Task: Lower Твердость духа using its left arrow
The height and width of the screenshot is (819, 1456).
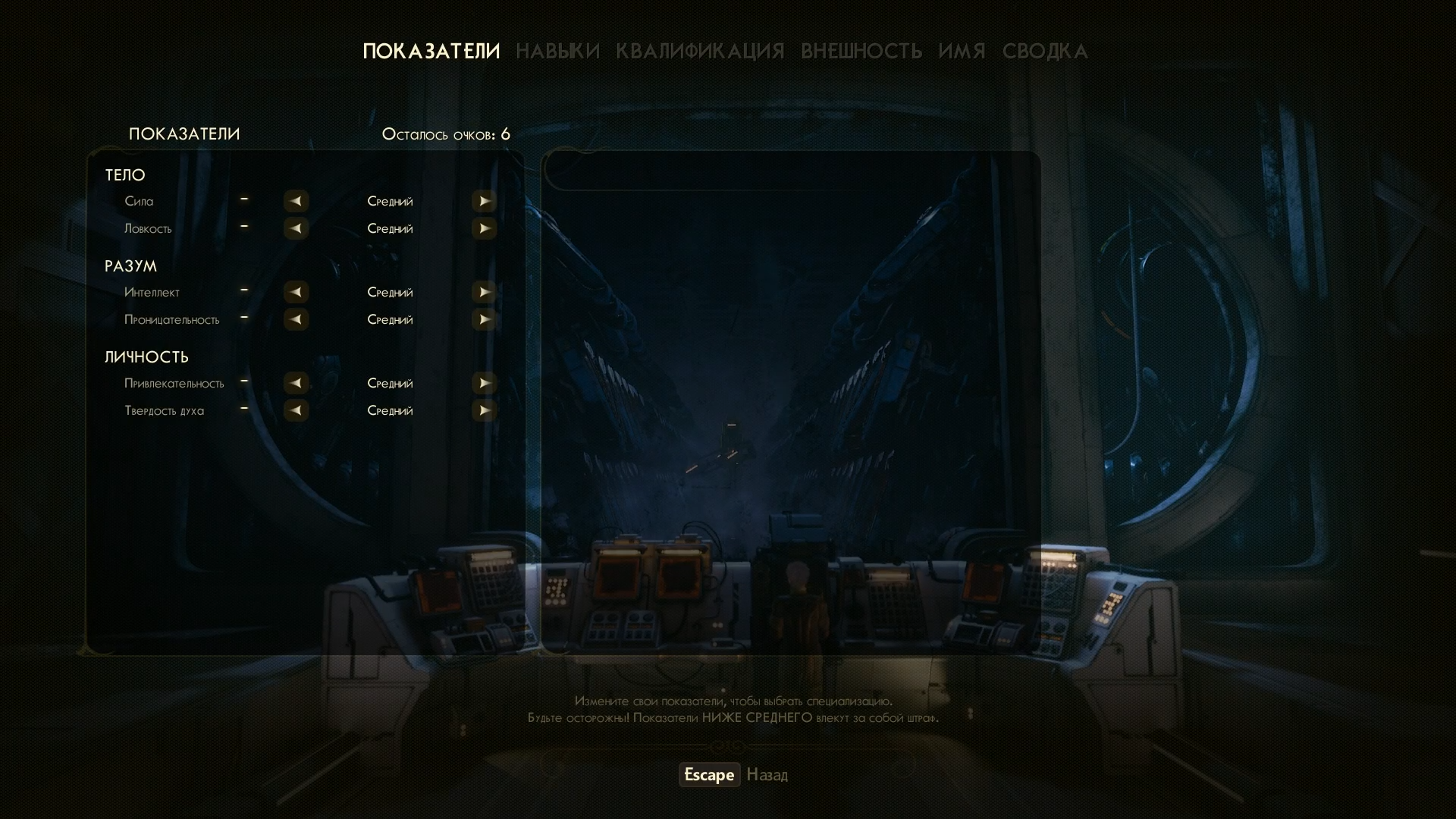Action: [296, 410]
